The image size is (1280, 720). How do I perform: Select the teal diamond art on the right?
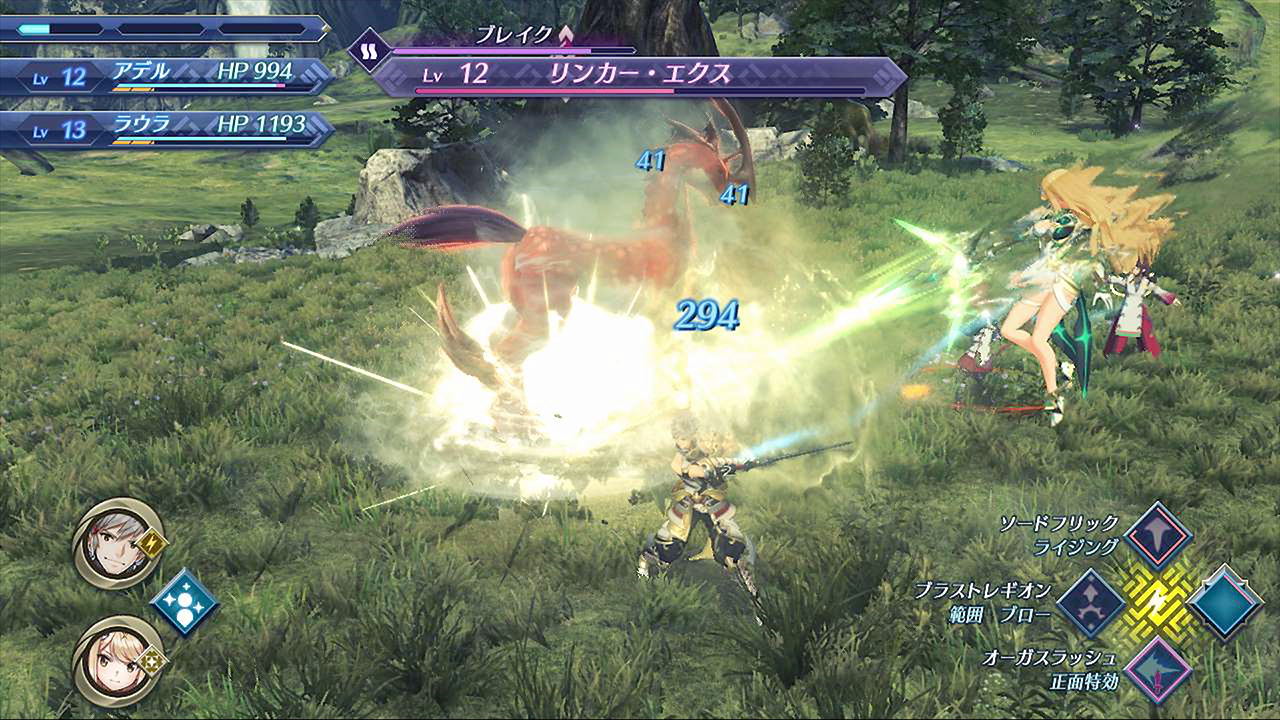[x=1225, y=603]
